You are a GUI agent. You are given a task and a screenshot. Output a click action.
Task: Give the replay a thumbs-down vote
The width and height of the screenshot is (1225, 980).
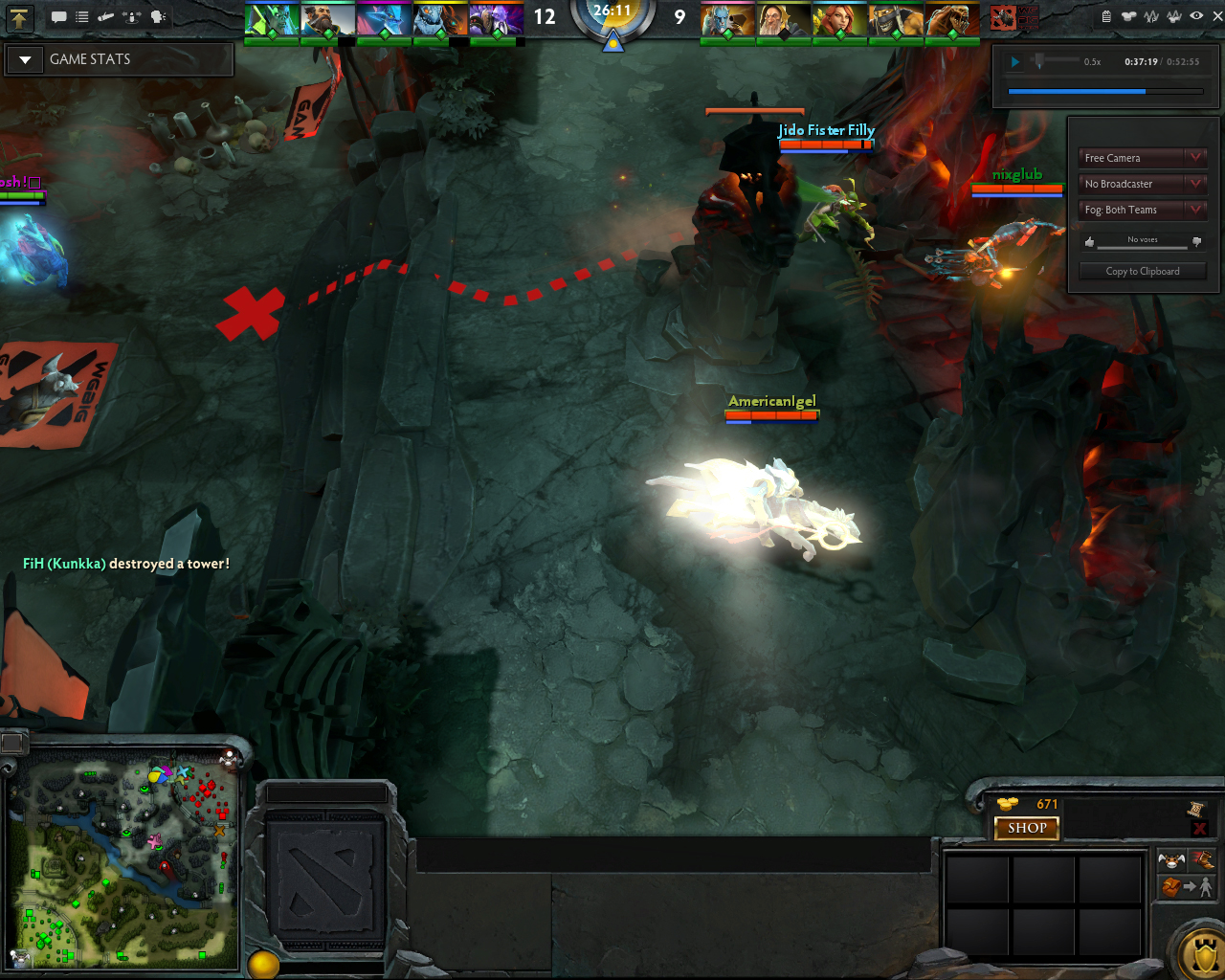1196,242
